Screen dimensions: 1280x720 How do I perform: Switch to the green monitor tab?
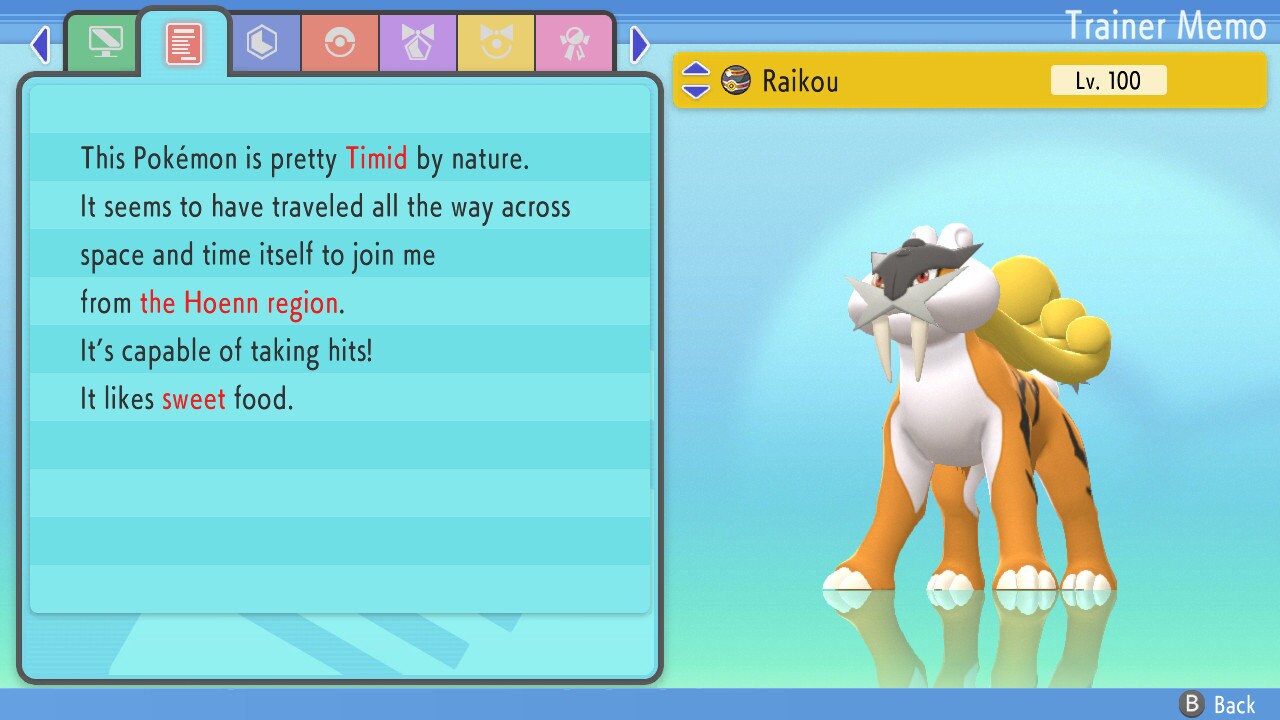coord(105,43)
